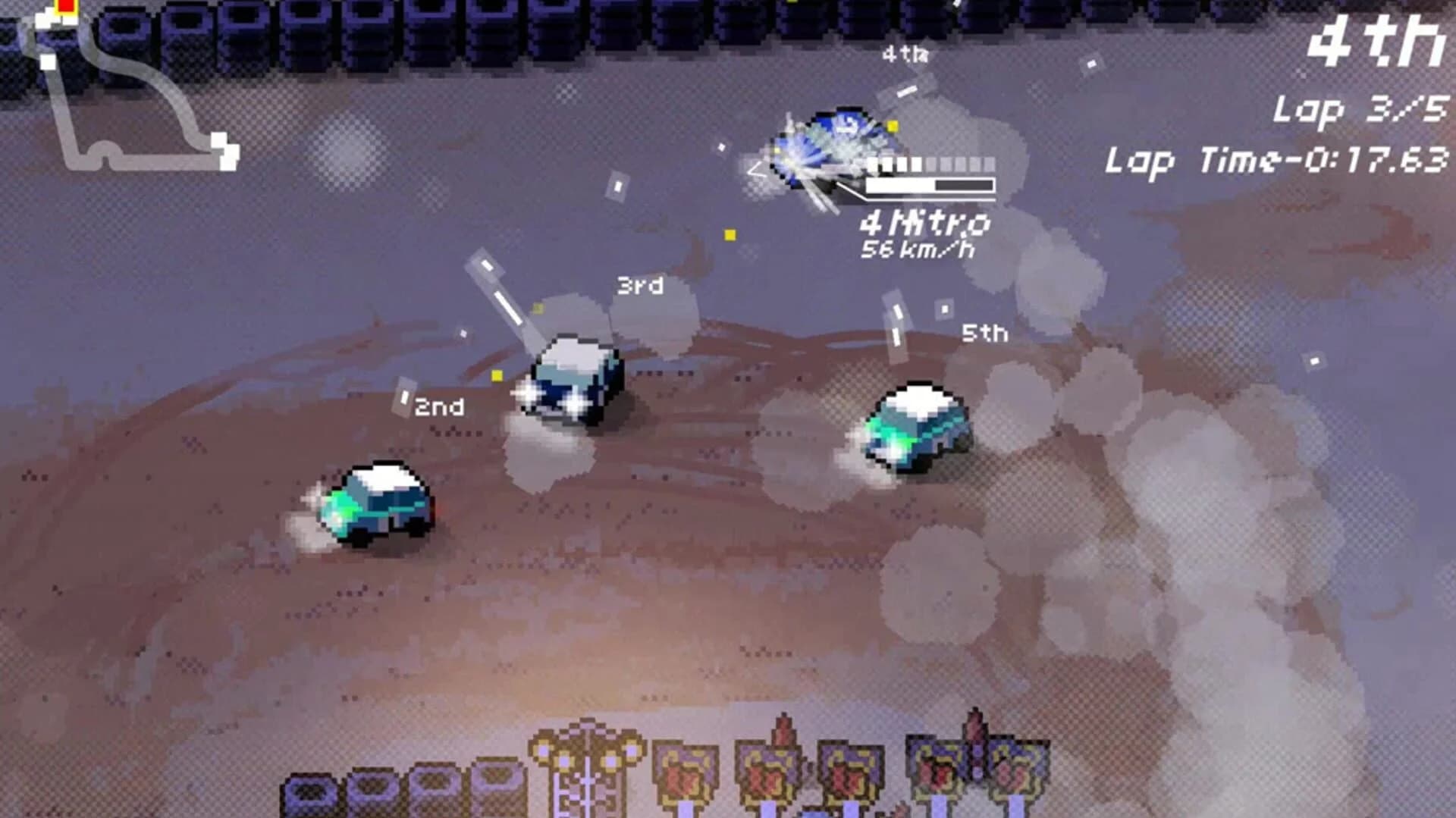This screenshot has width=1456, height=818.
Task: Toggle the 4 Nitro counter display
Action: pos(925,222)
